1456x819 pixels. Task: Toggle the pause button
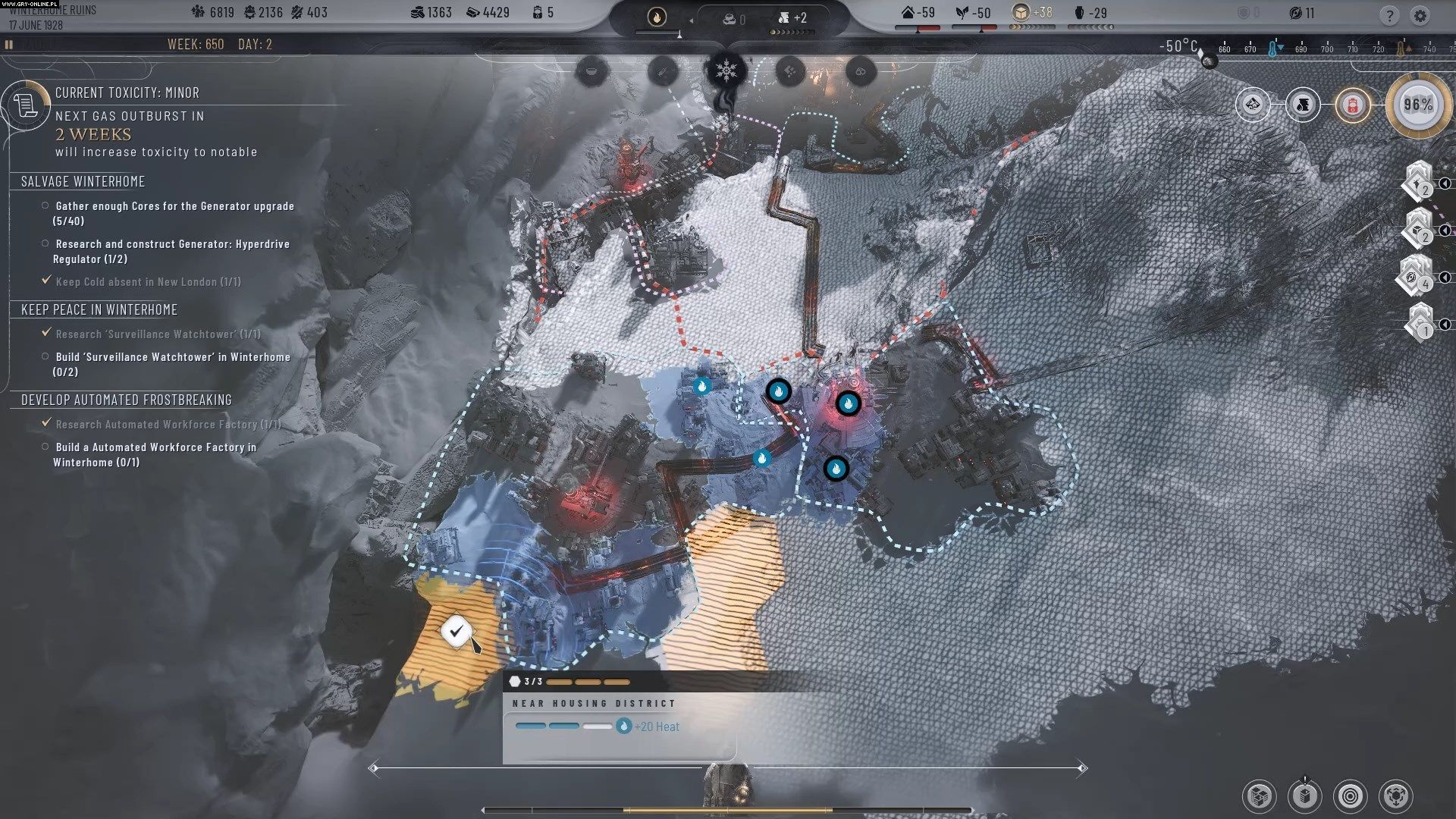pyautogui.click(x=9, y=45)
